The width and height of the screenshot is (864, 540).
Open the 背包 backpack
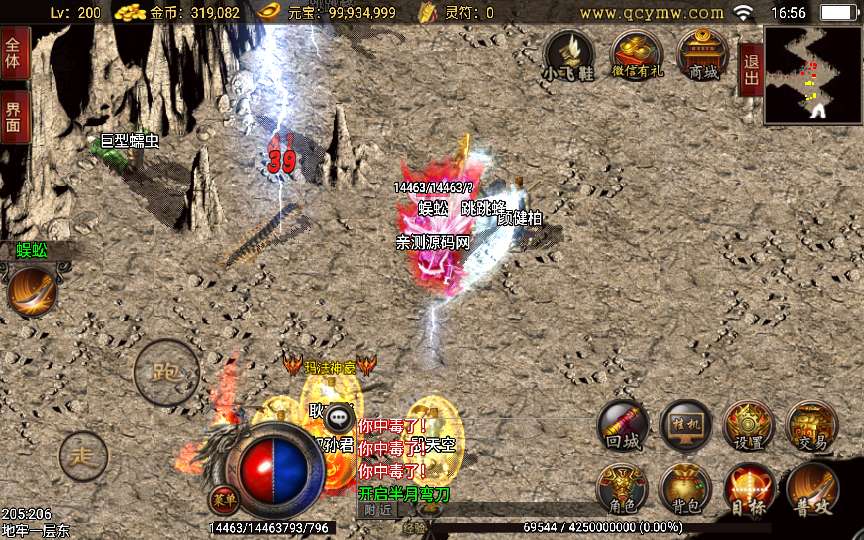tap(685, 489)
